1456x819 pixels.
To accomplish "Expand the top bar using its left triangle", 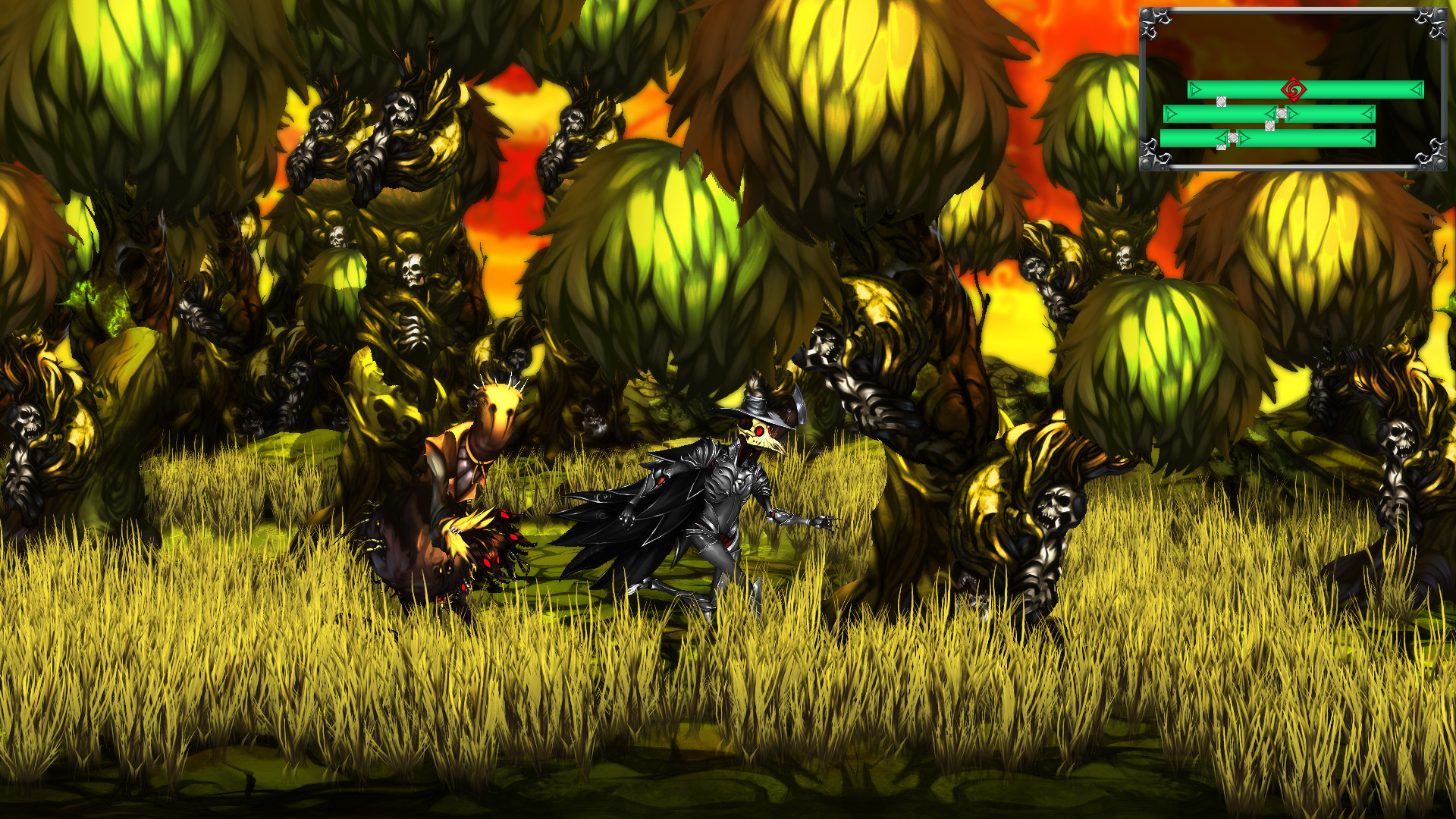I will 1194,89.
